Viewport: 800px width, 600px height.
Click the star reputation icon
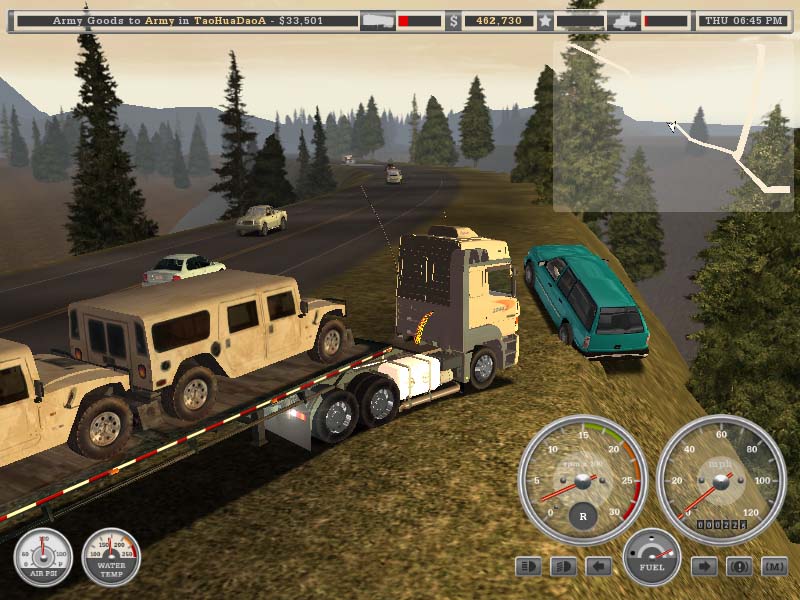[545, 20]
